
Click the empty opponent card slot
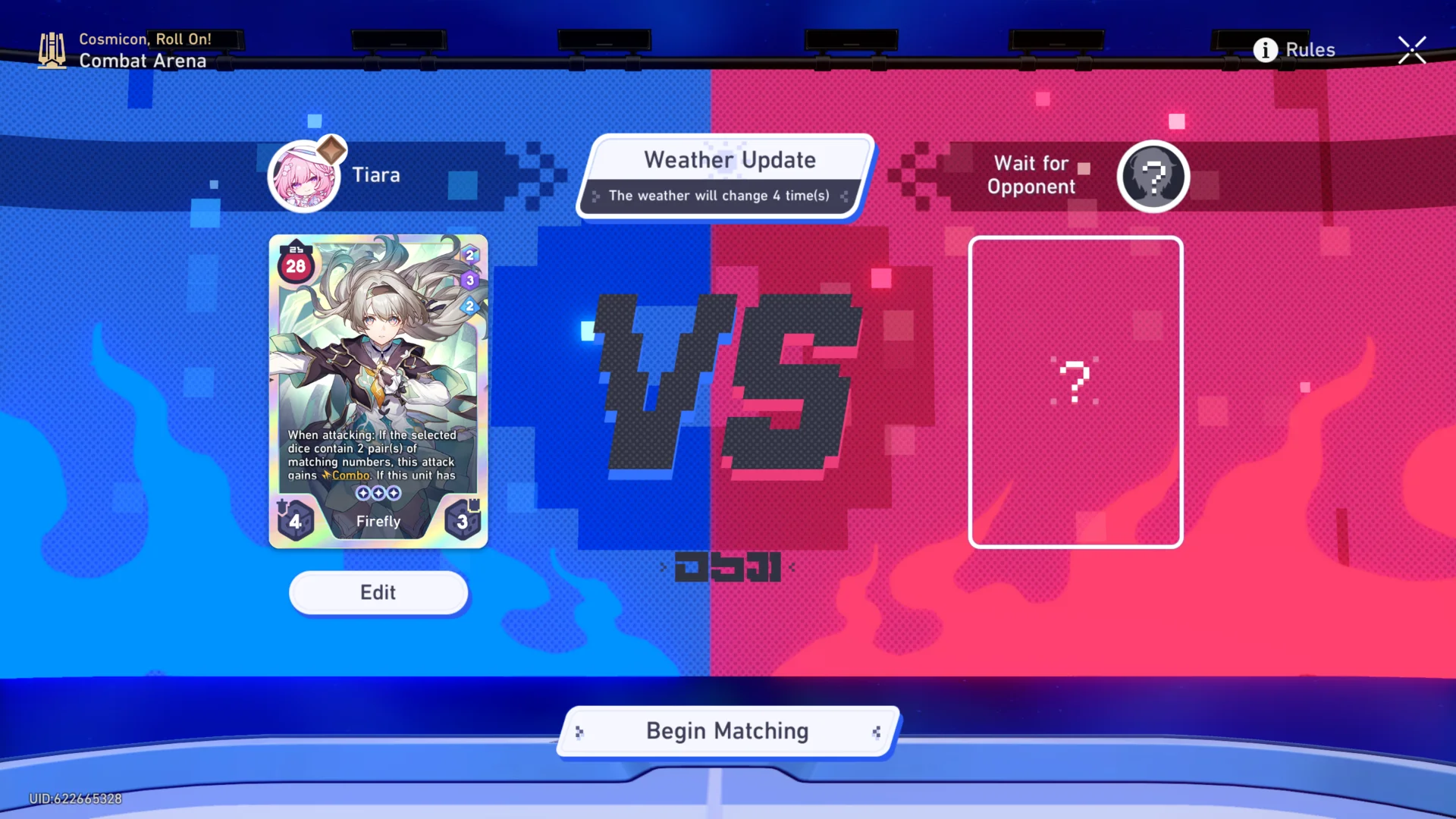1075,391
